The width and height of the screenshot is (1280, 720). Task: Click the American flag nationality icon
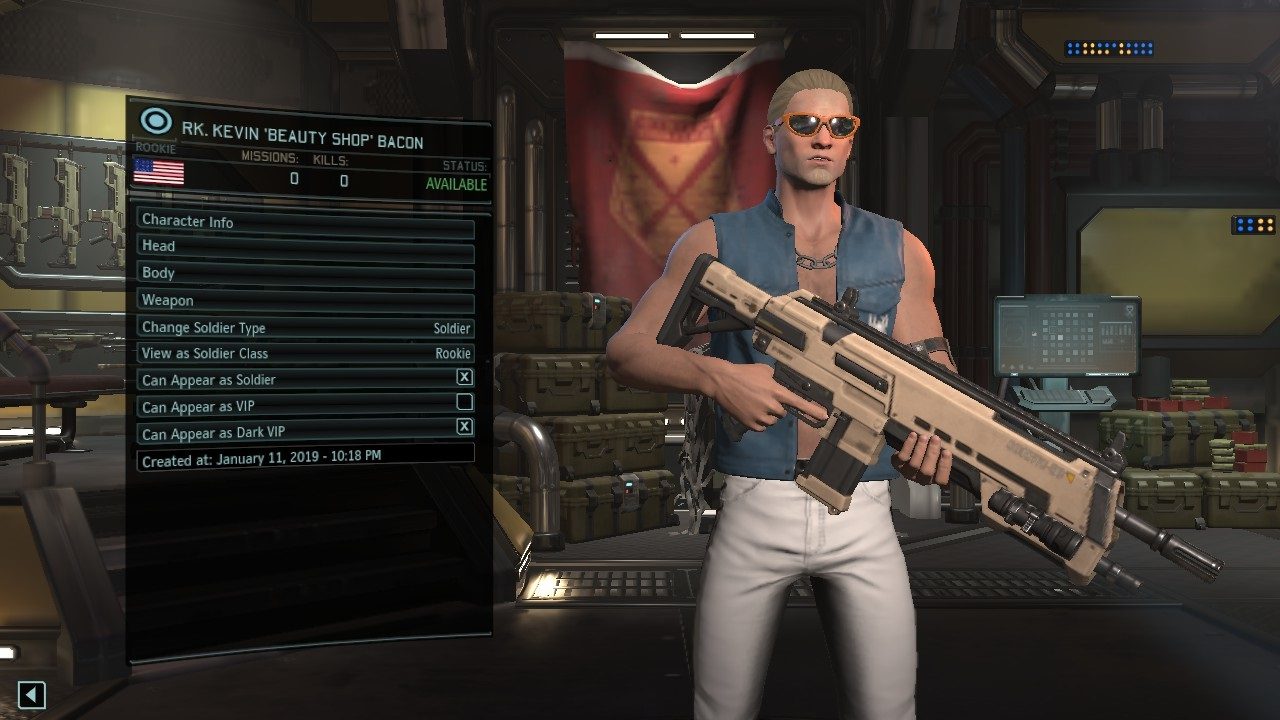point(158,175)
